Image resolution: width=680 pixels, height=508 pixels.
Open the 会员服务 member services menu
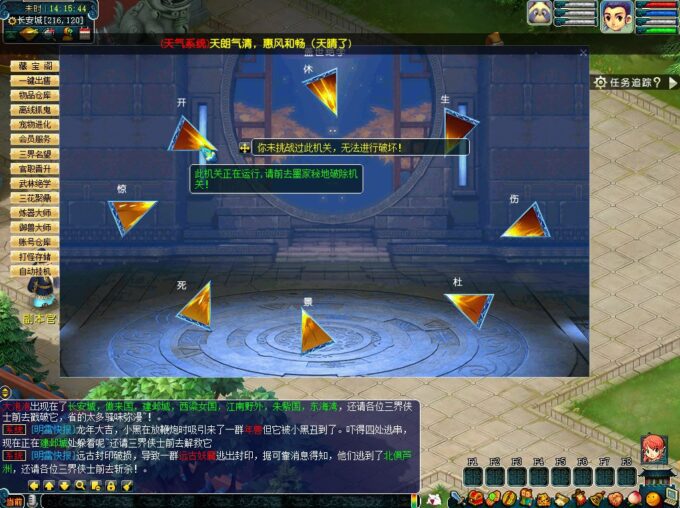click(x=34, y=139)
